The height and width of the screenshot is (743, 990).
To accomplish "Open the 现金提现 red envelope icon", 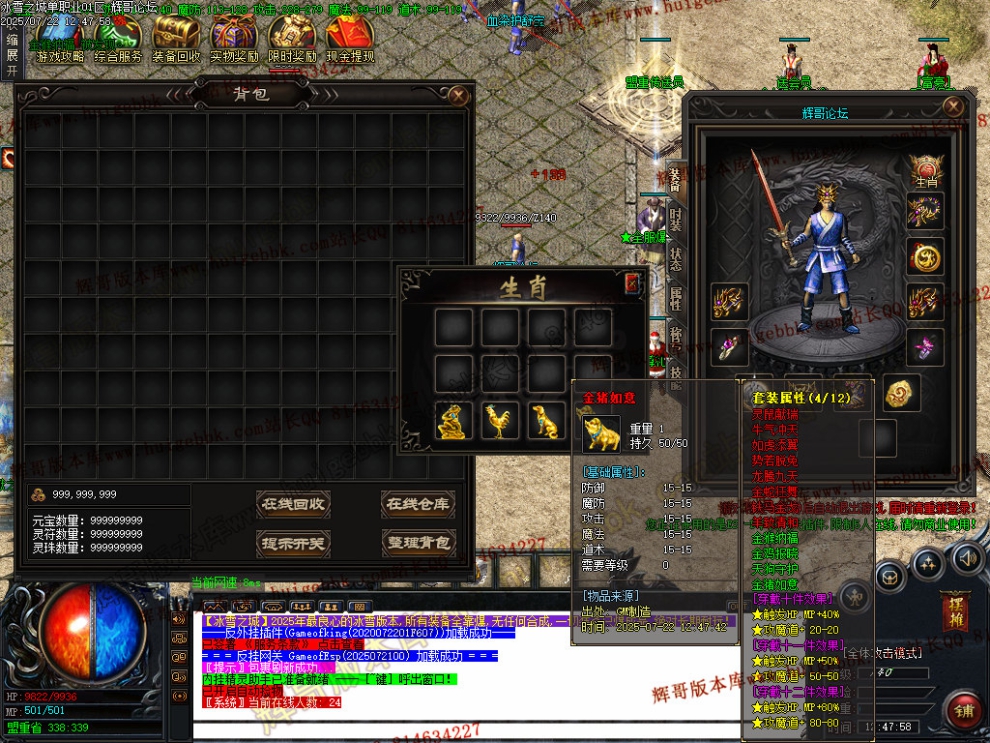I will 349,42.
